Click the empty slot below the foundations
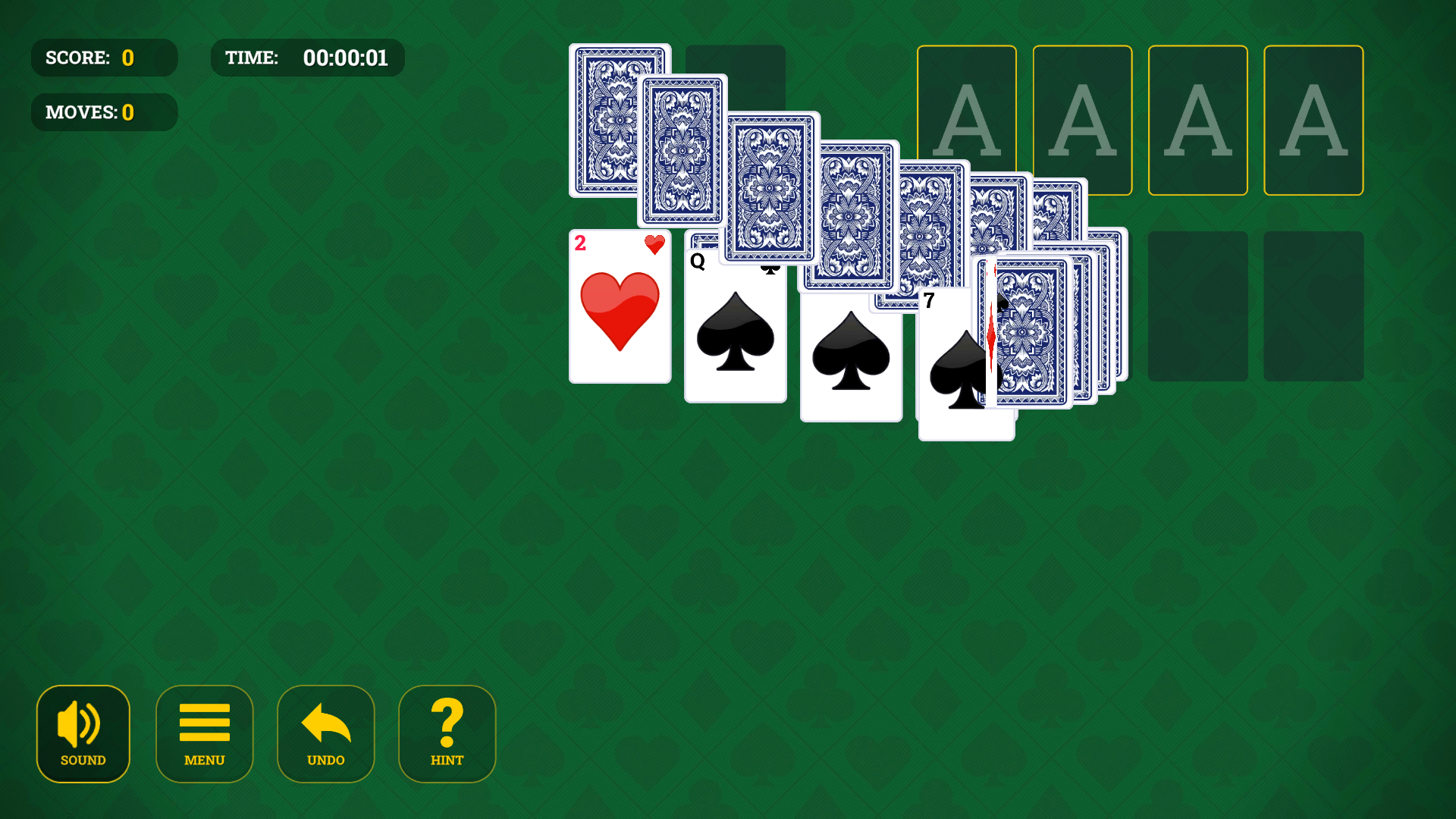The width and height of the screenshot is (1456, 819). click(1198, 306)
